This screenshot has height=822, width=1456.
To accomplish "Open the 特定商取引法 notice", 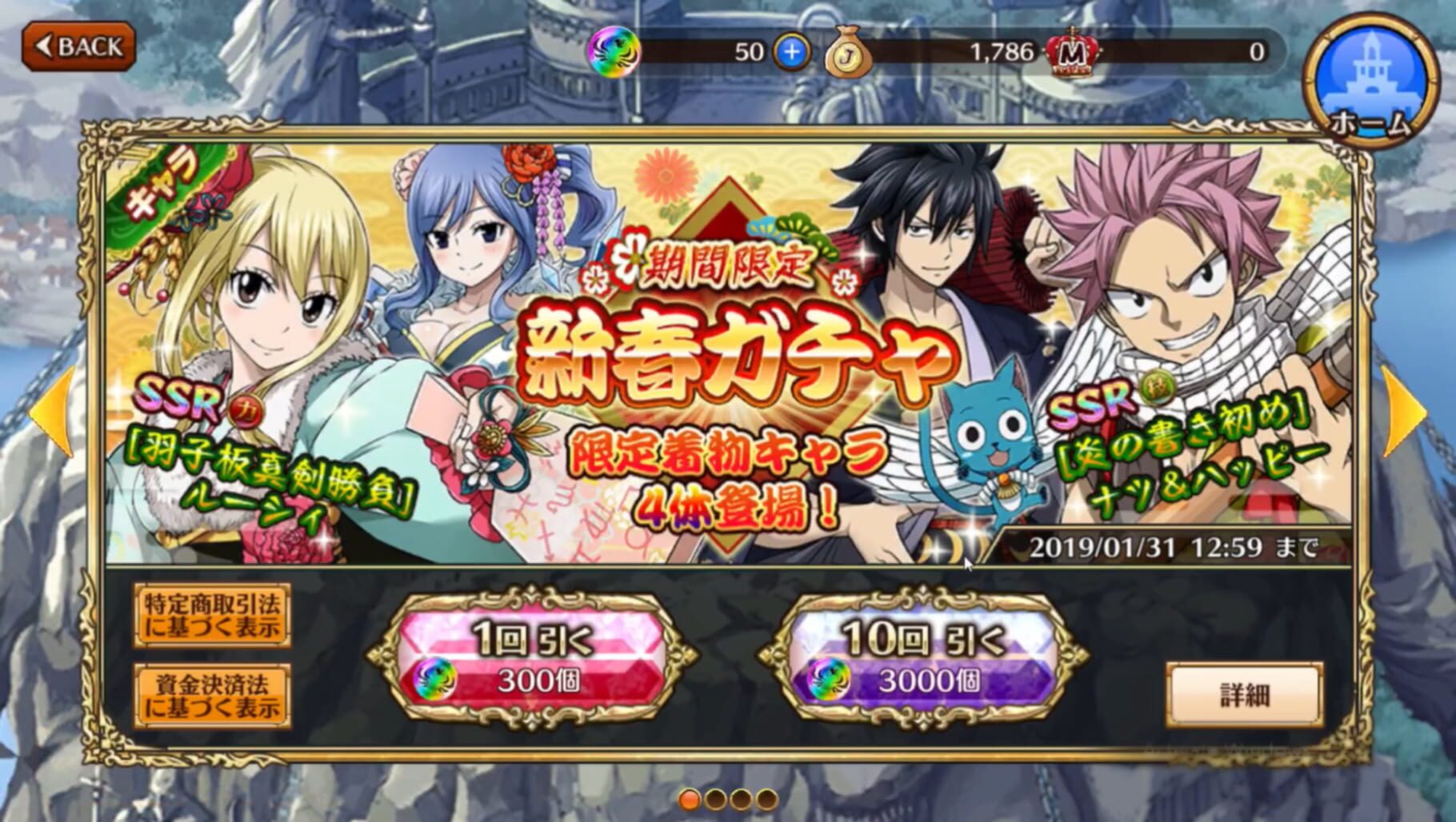I will pos(213,615).
